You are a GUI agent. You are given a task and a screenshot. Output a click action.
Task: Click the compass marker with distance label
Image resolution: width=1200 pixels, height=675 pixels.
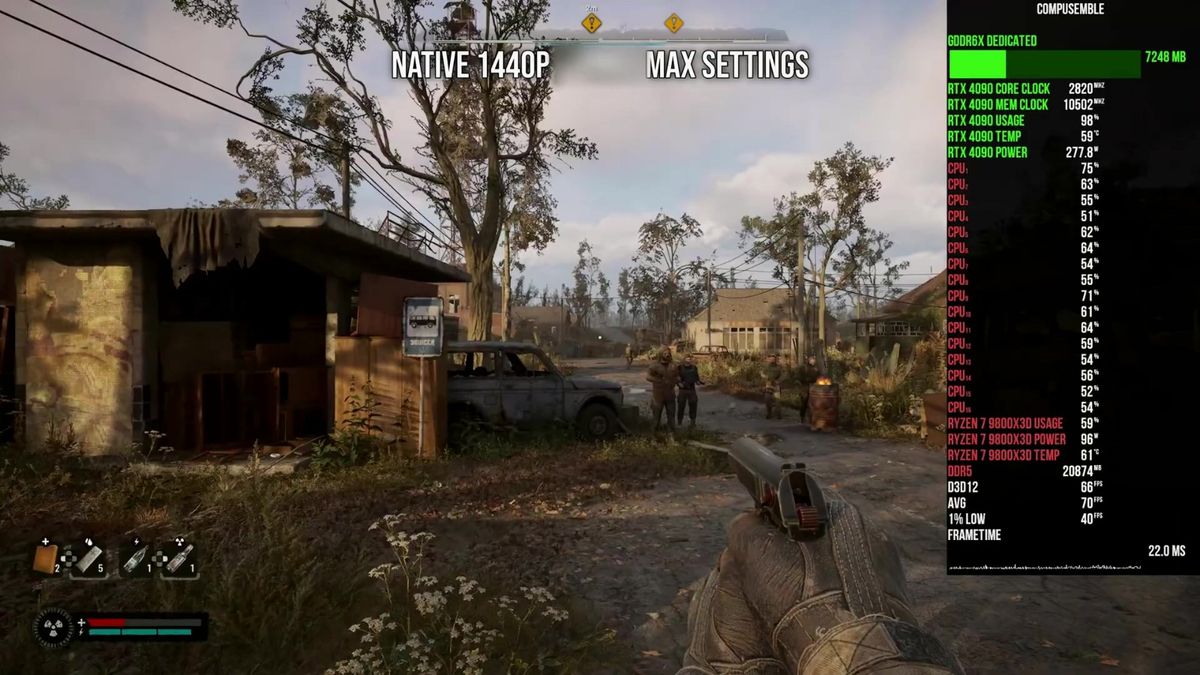pos(592,22)
